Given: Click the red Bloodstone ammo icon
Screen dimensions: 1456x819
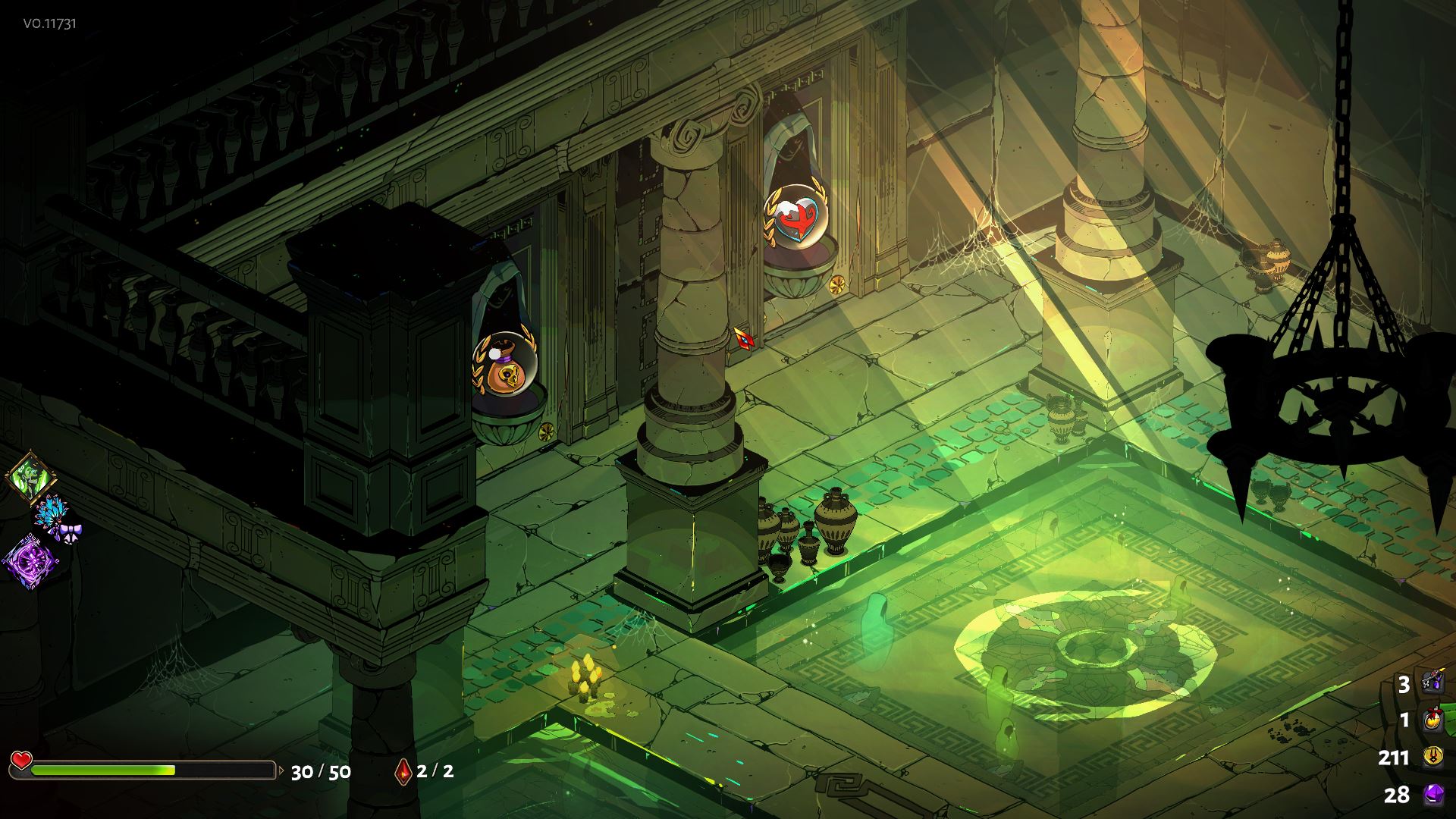Looking at the screenshot, I should (403, 771).
